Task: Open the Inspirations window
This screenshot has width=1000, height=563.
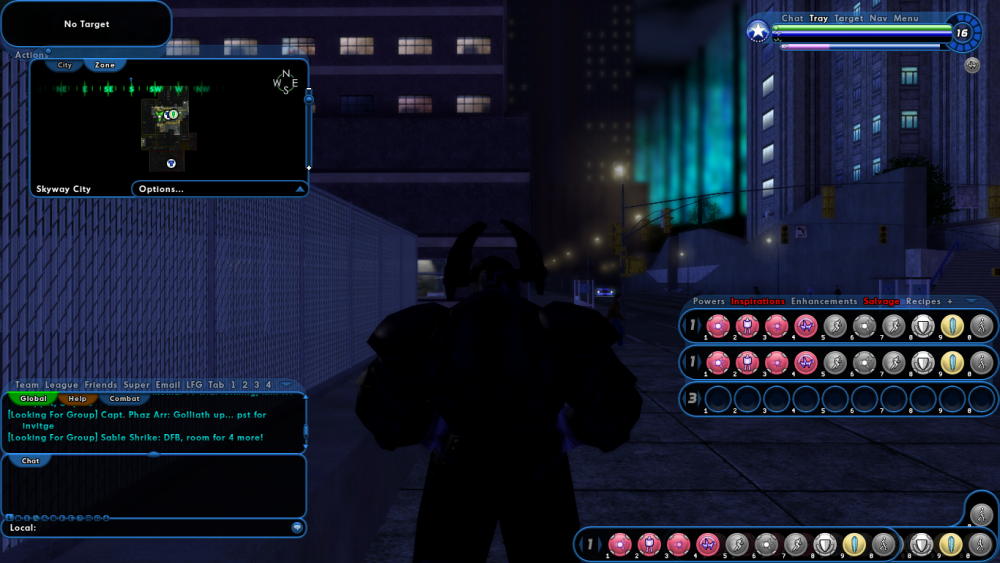Action: point(758,301)
